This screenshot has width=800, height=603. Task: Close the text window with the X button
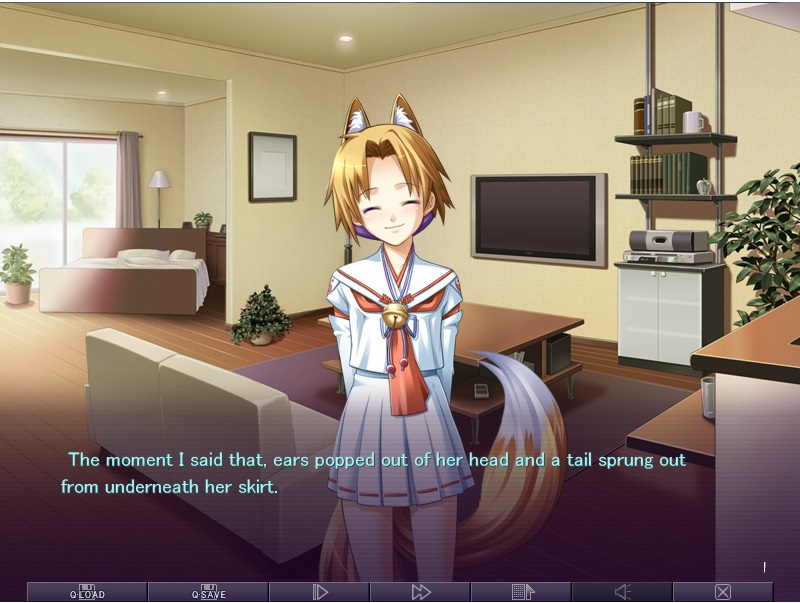(x=723, y=592)
